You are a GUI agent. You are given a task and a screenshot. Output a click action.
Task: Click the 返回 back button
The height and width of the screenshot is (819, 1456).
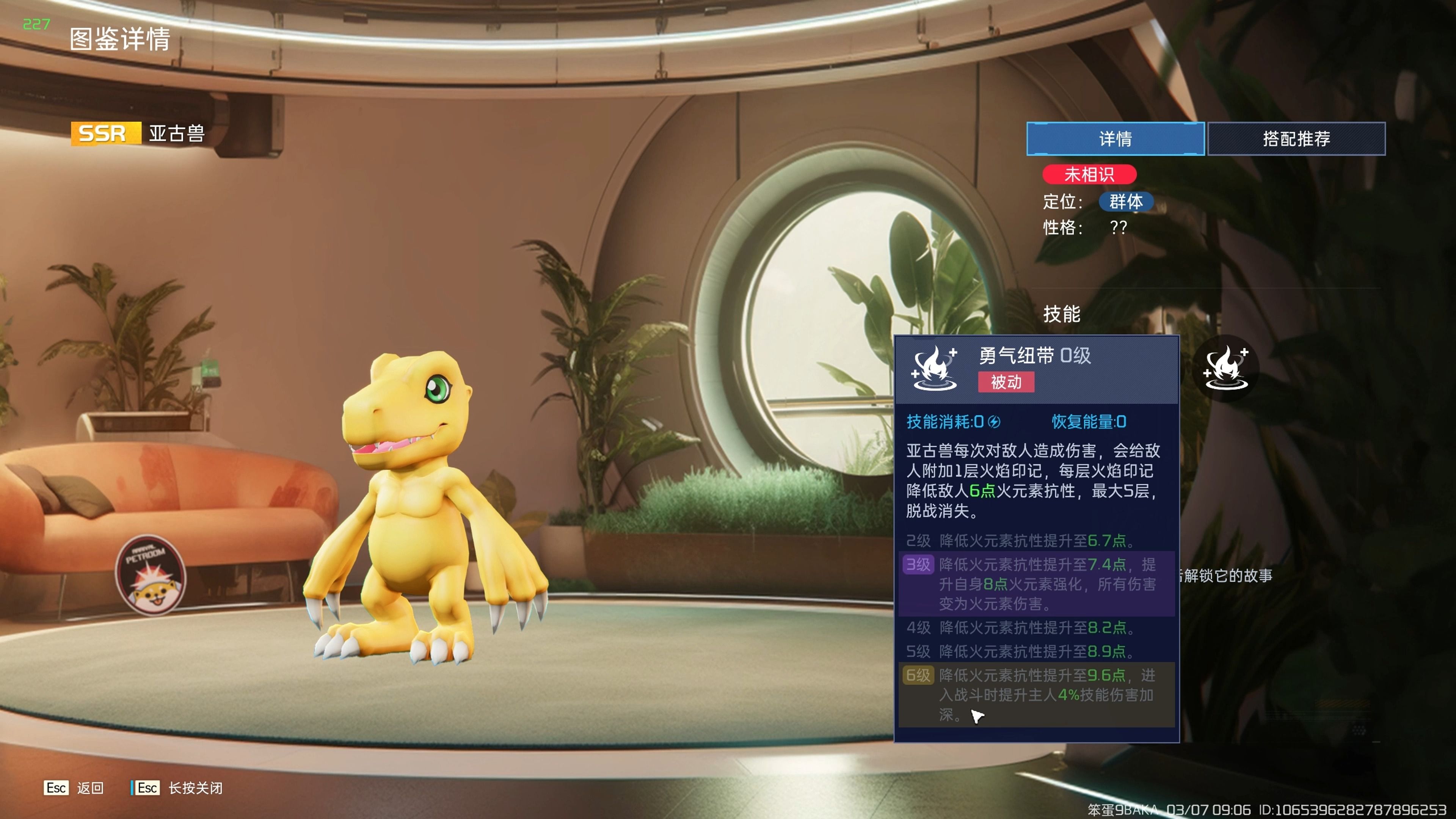74,788
